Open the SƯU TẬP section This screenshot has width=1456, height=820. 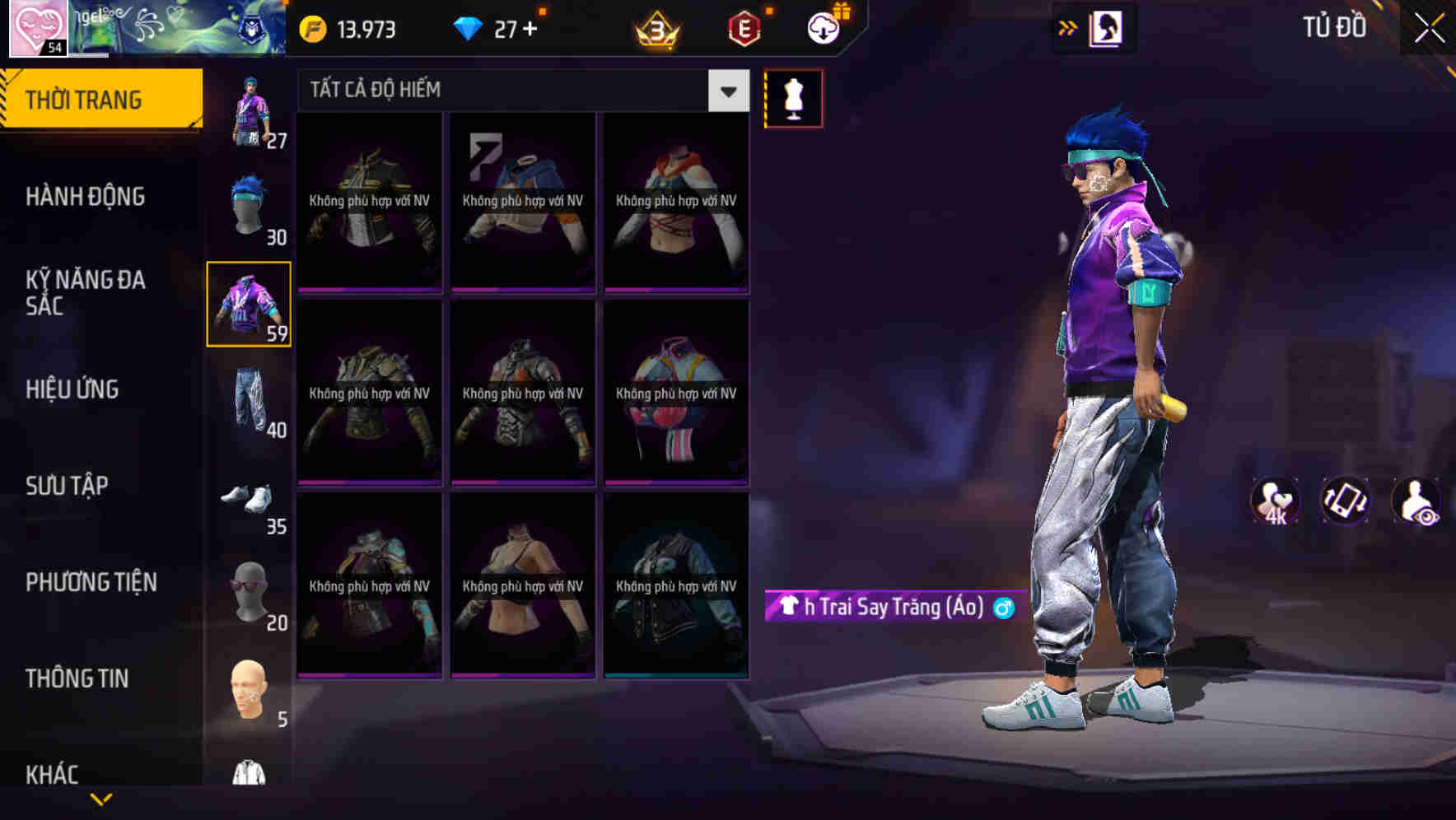click(x=70, y=486)
